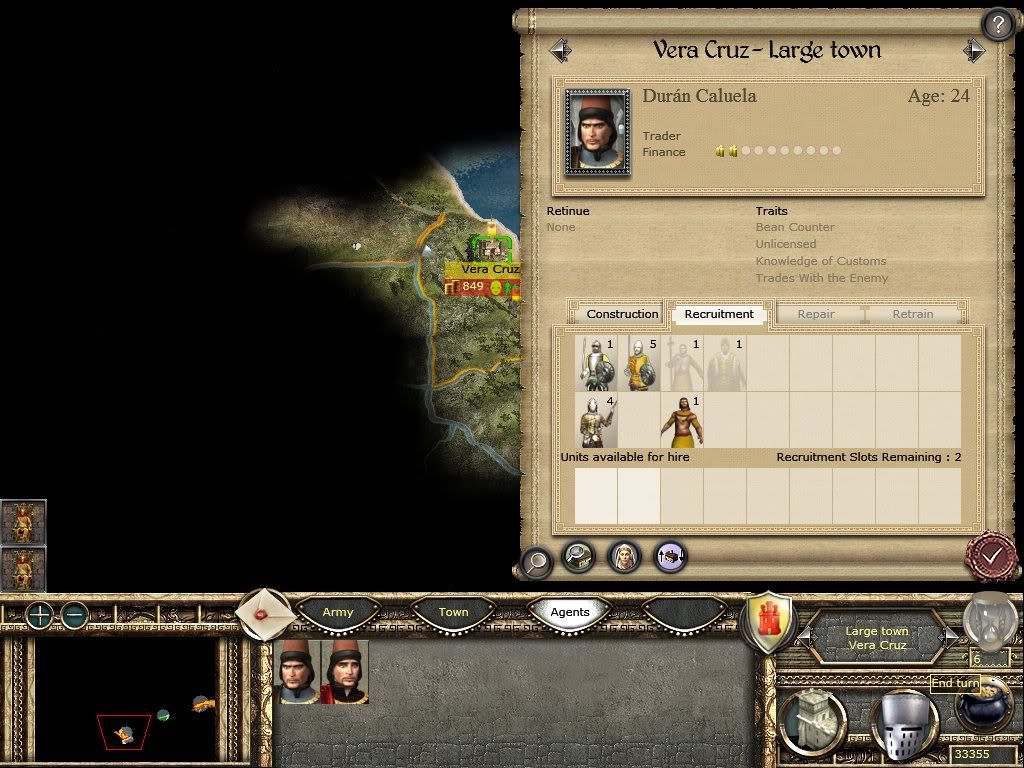Recruit the yellow-robed native unit
The width and height of the screenshot is (1024, 768).
(682, 421)
